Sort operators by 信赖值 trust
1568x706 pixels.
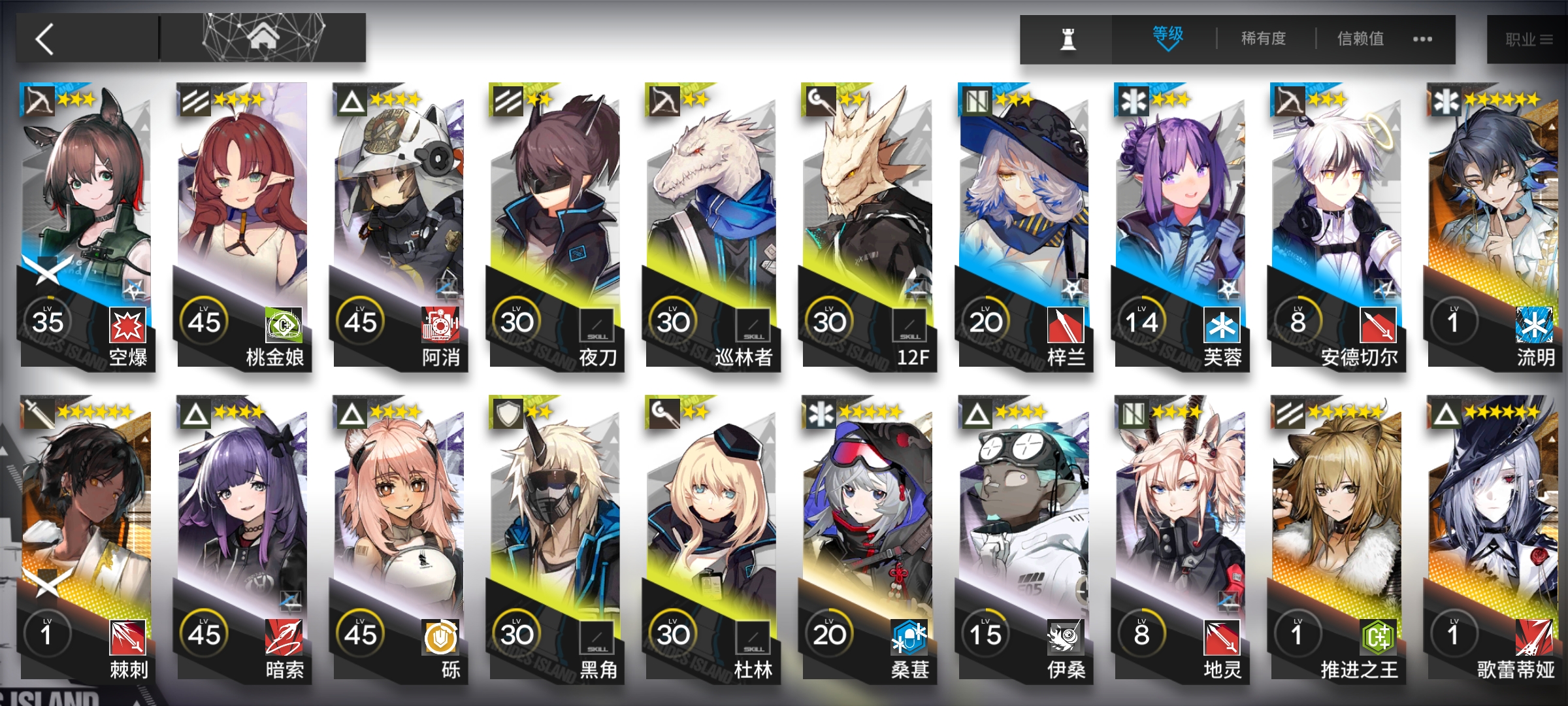[1360, 39]
